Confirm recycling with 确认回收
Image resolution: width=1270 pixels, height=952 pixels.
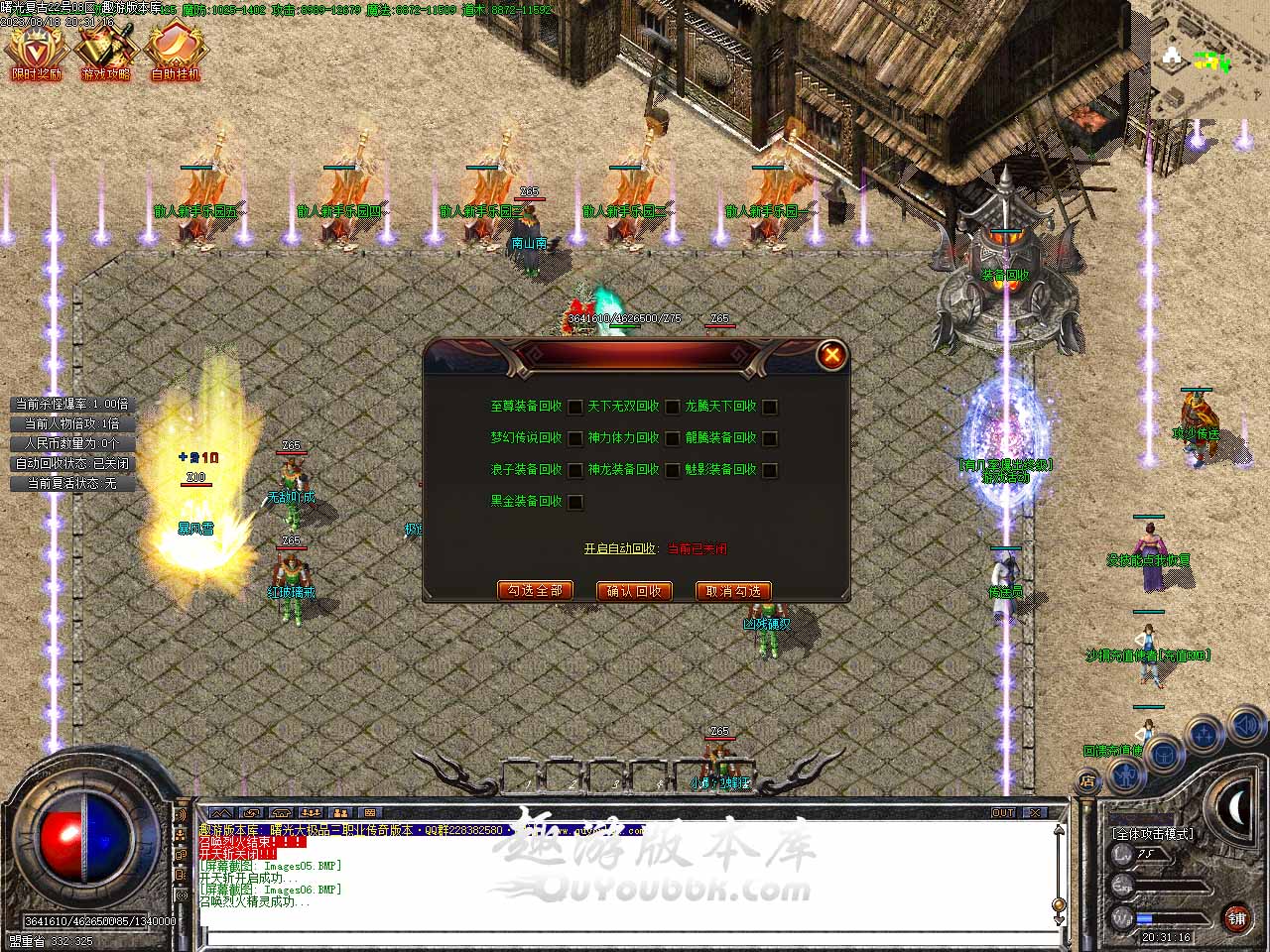(x=634, y=591)
